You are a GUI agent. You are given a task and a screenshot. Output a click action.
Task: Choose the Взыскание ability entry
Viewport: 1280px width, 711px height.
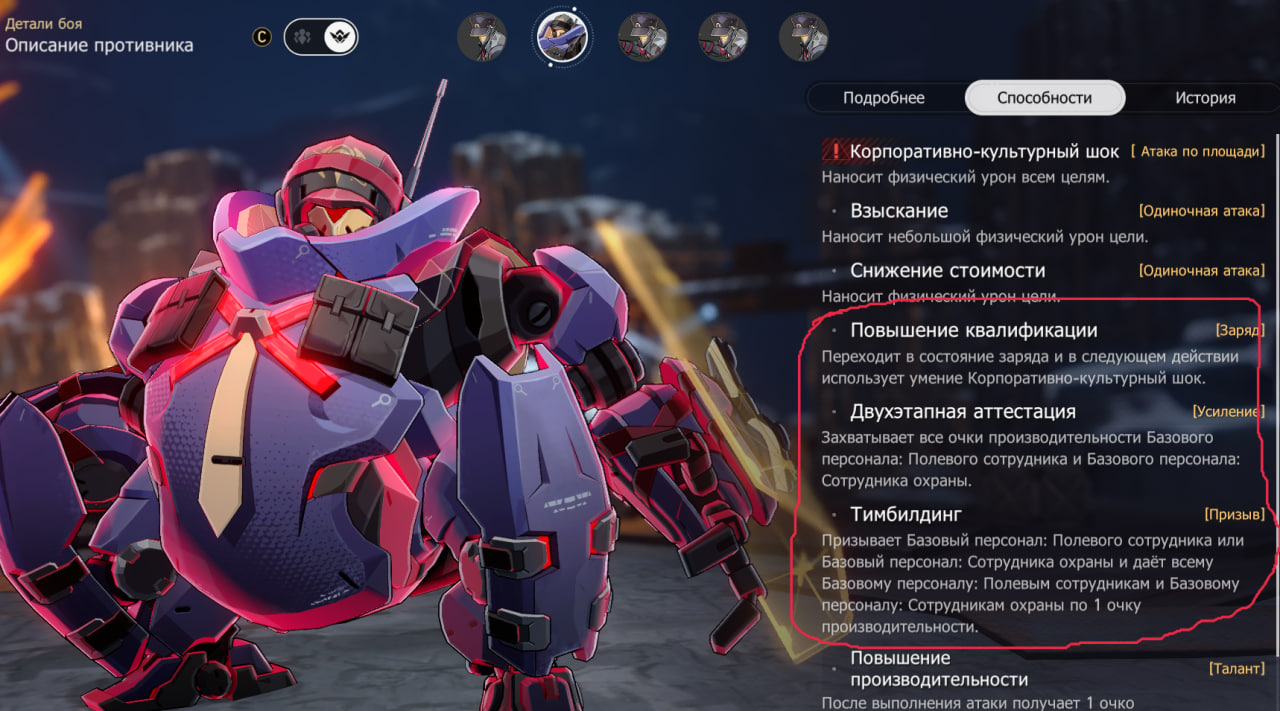pos(899,211)
